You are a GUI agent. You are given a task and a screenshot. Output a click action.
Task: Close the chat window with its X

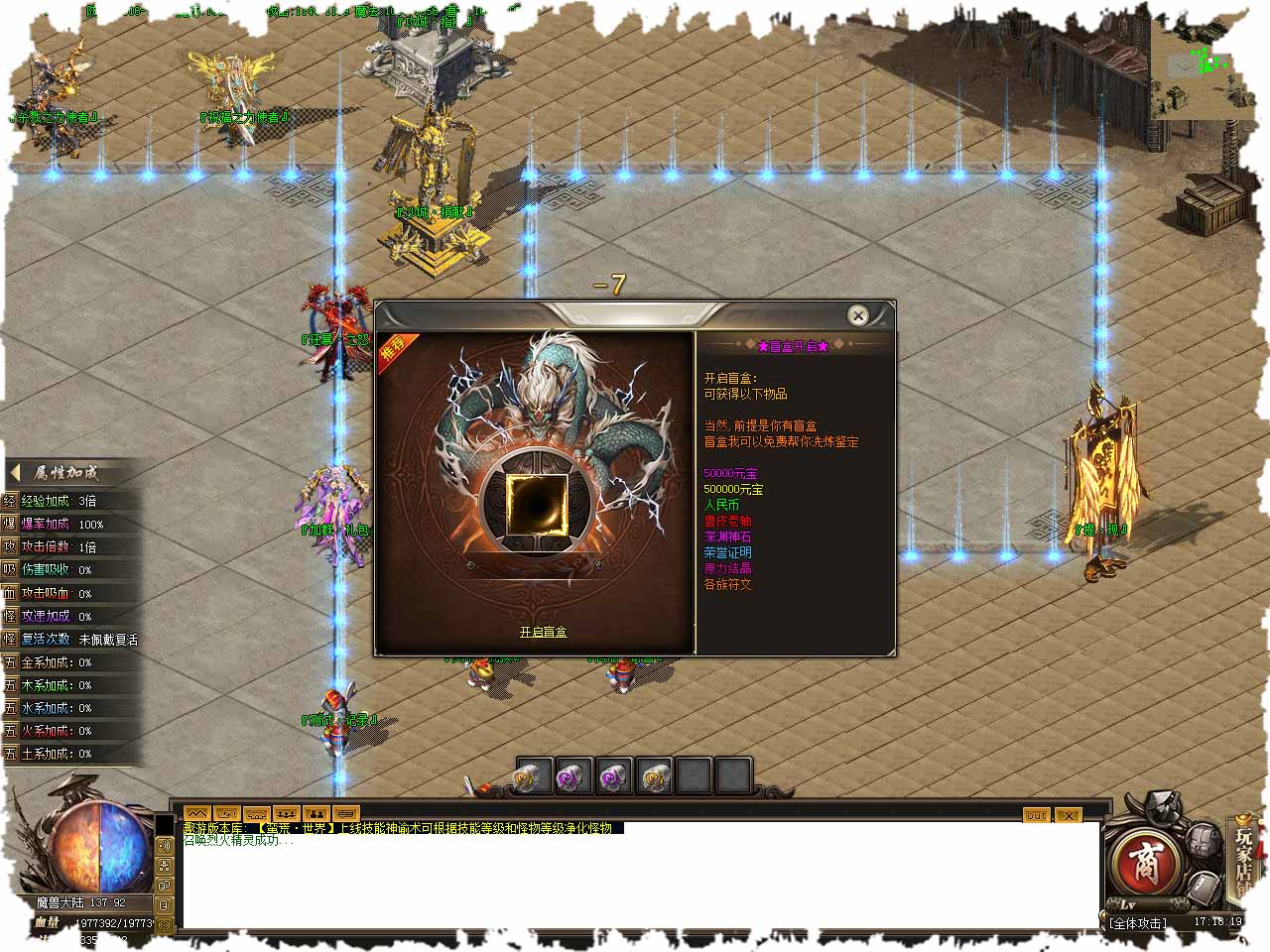tap(1068, 815)
